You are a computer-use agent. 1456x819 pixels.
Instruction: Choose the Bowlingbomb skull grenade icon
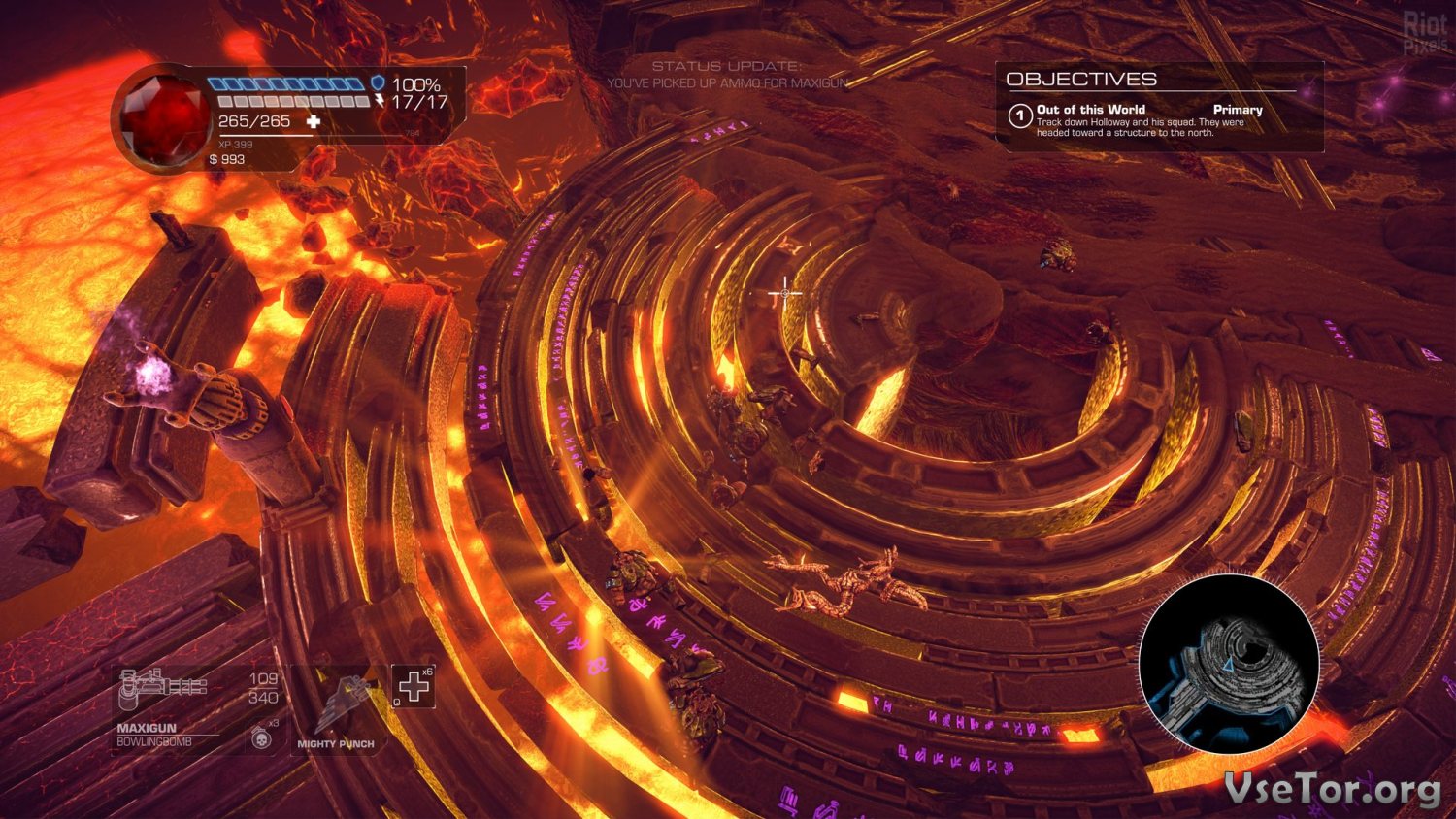(x=261, y=738)
